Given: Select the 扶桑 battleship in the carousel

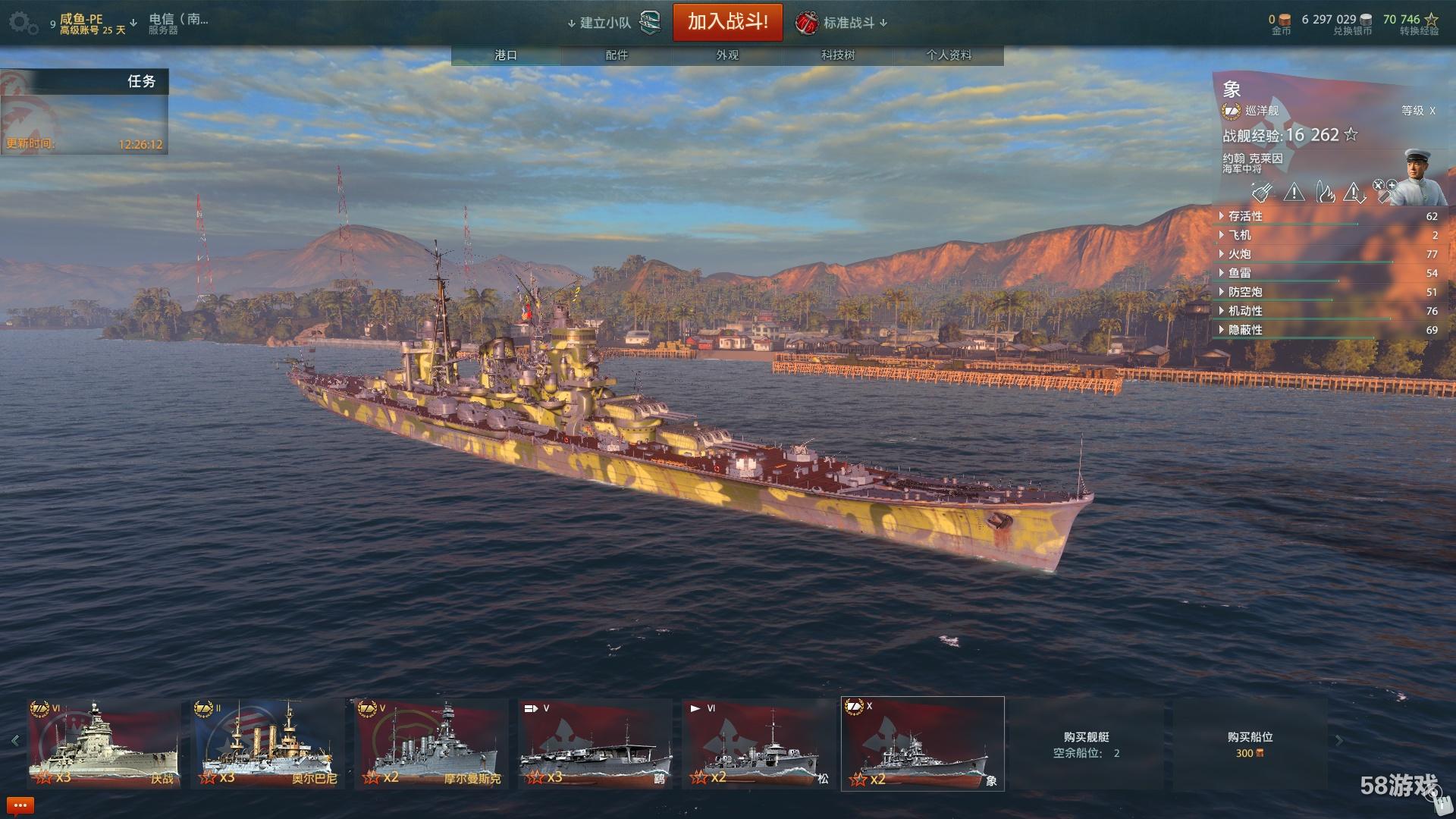Looking at the screenshot, I should [x=104, y=744].
